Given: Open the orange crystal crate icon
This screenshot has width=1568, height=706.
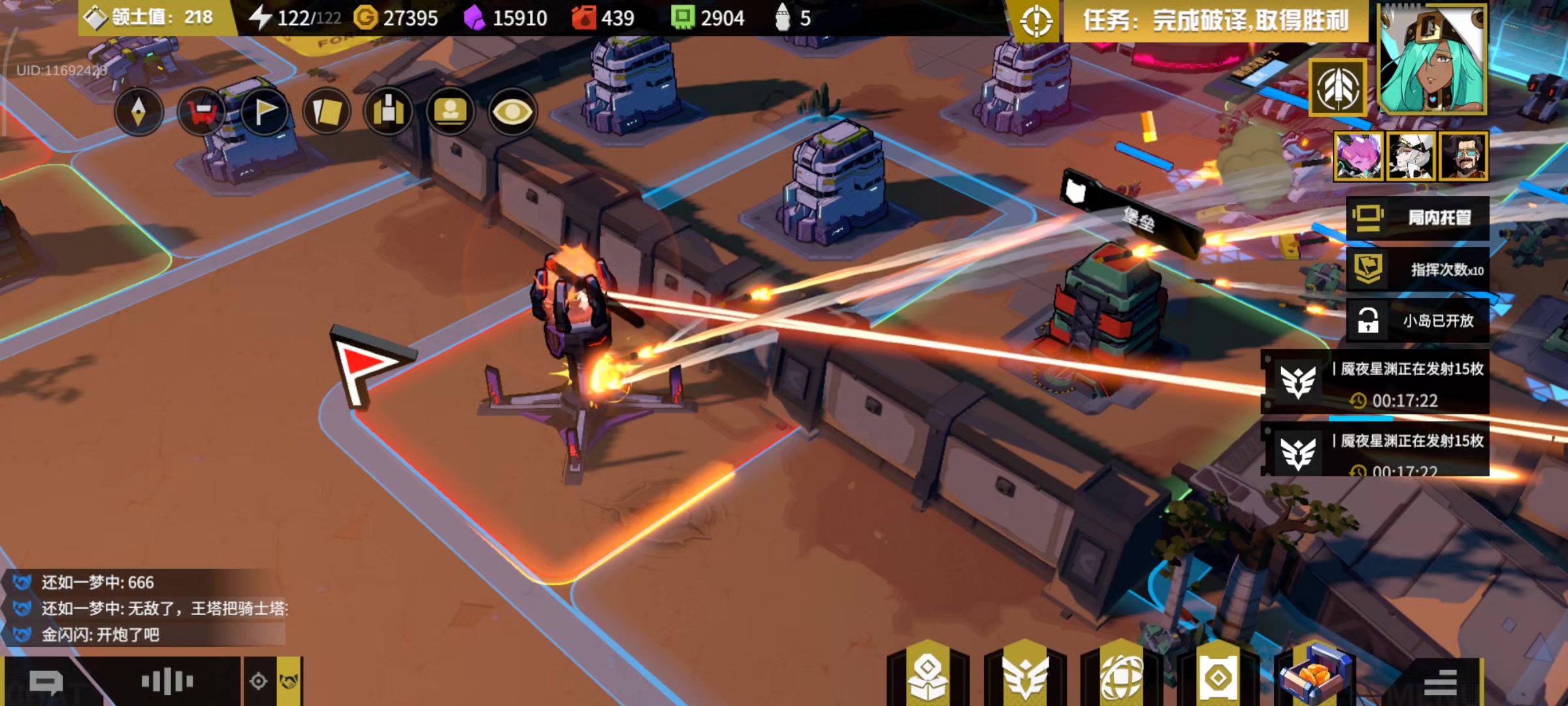Looking at the screenshot, I should coord(1315,676).
